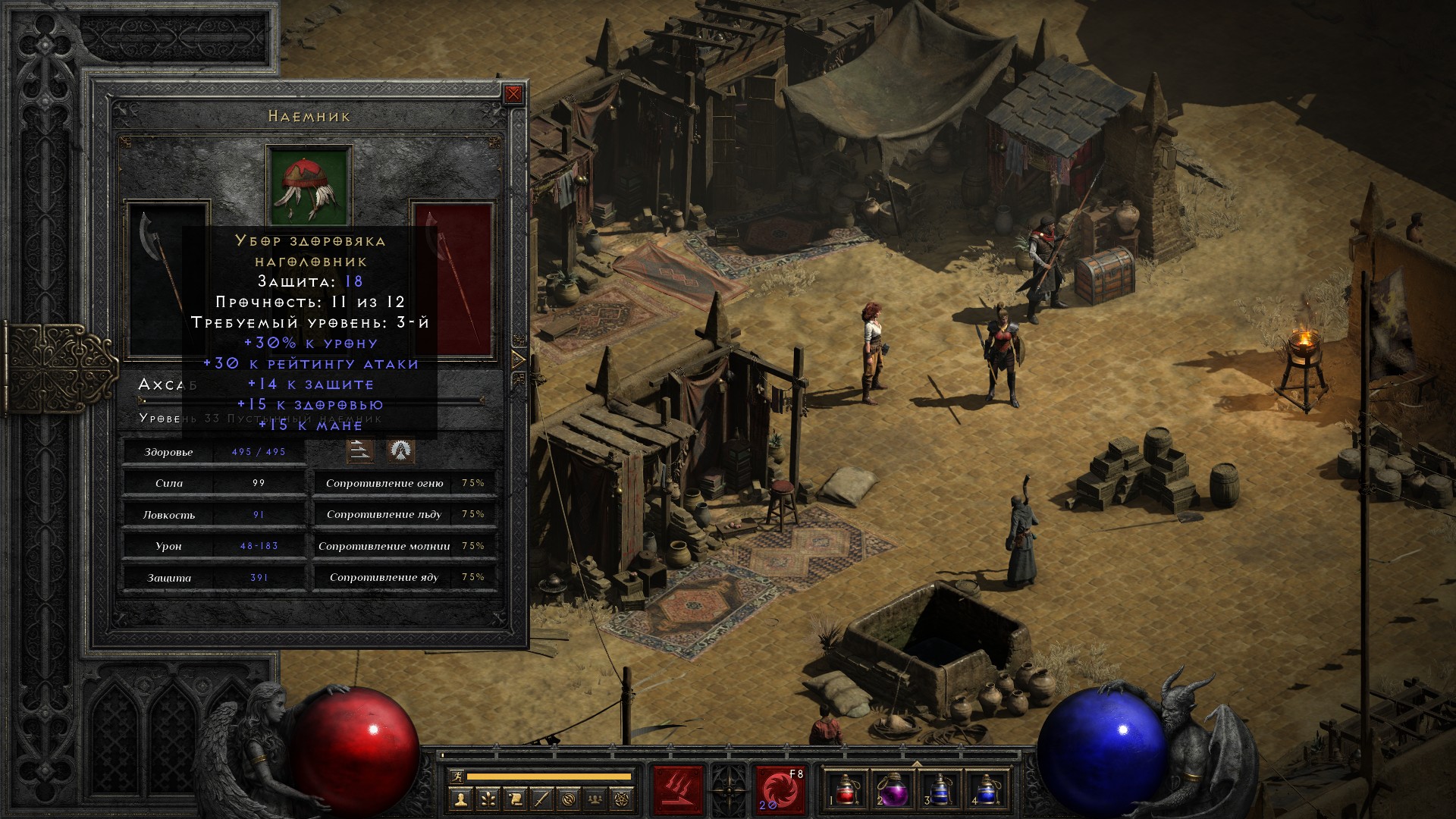This screenshot has height=819, width=1456.
Task: Open the party members button
Action: coord(597,799)
